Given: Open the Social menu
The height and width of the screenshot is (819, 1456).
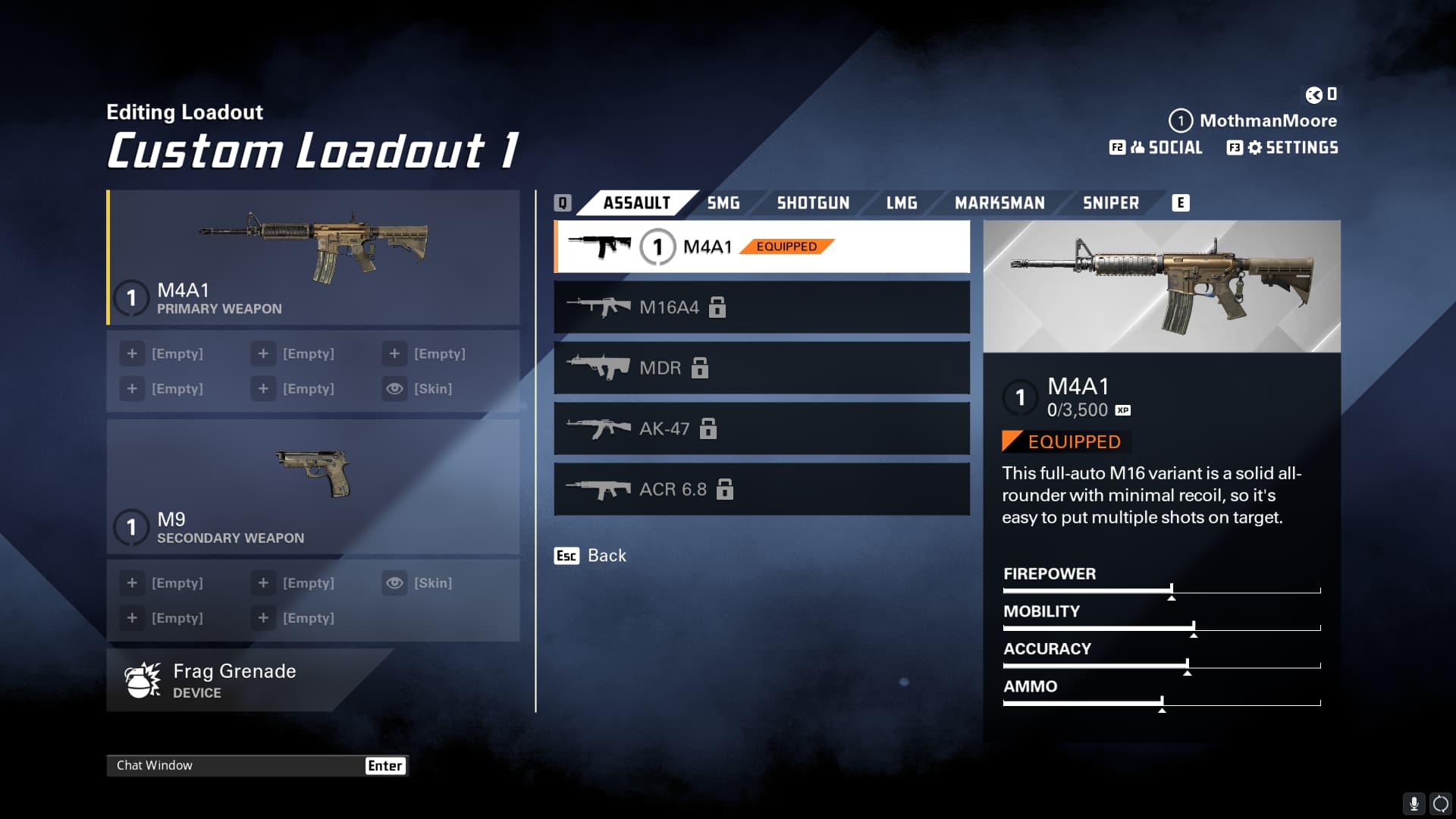Looking at the screenshot, I should click(1157, 148).
